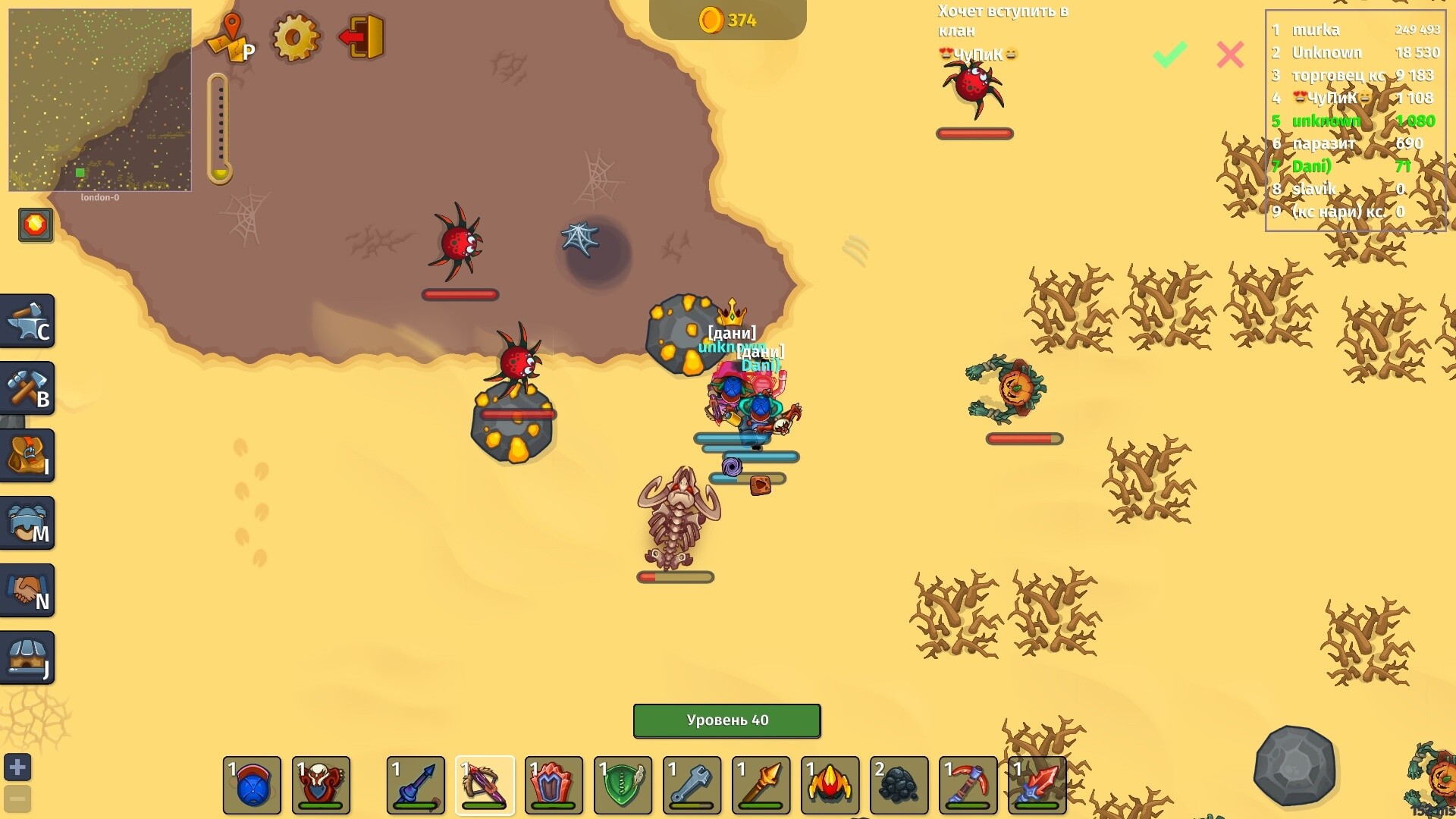Click the fireball ability icon below the minimap
This screenshot has width=1456, height=819.
point(35,224)
